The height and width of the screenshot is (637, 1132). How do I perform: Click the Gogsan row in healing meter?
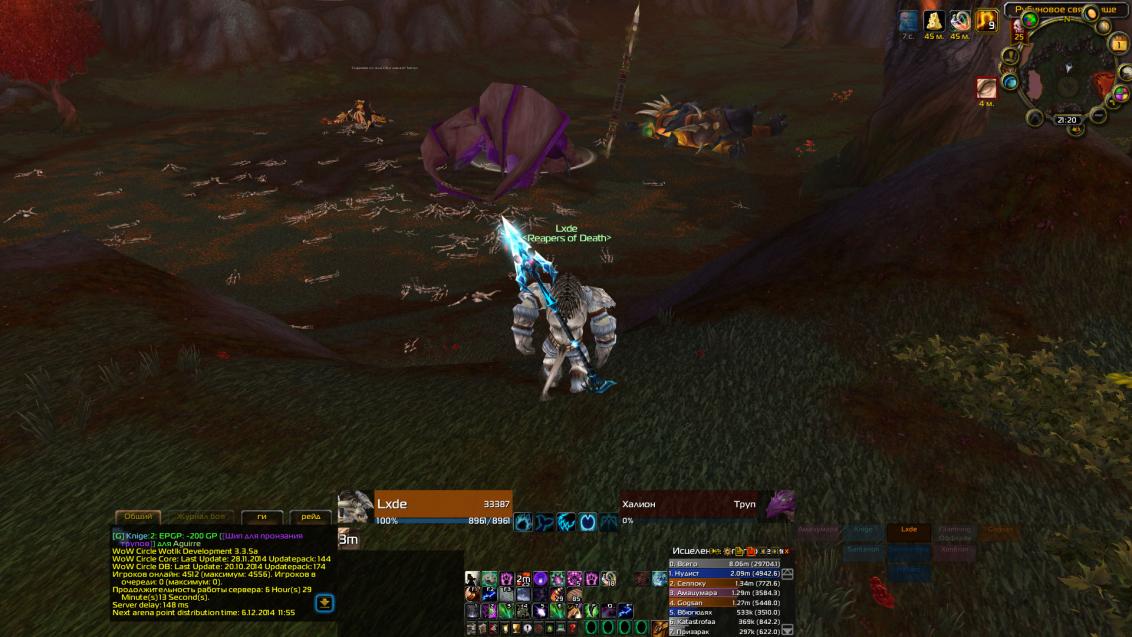point(727,603)
